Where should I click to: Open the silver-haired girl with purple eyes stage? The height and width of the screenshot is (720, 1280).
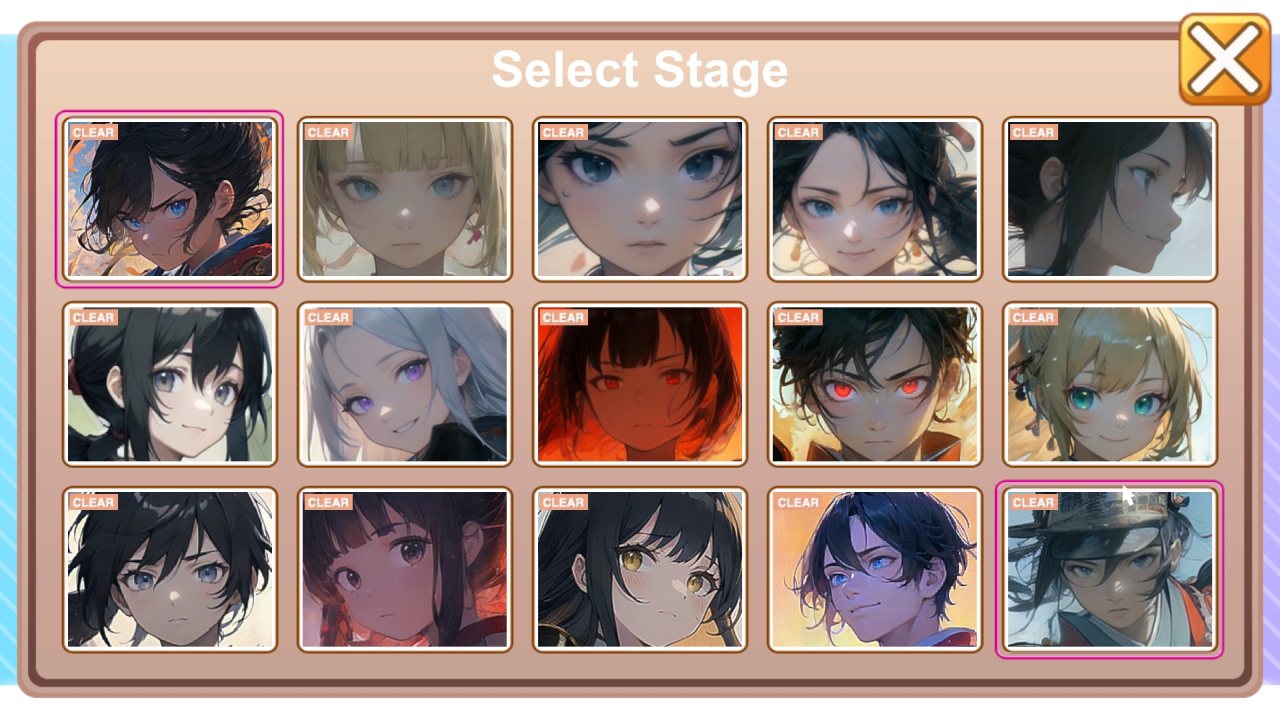405,383
